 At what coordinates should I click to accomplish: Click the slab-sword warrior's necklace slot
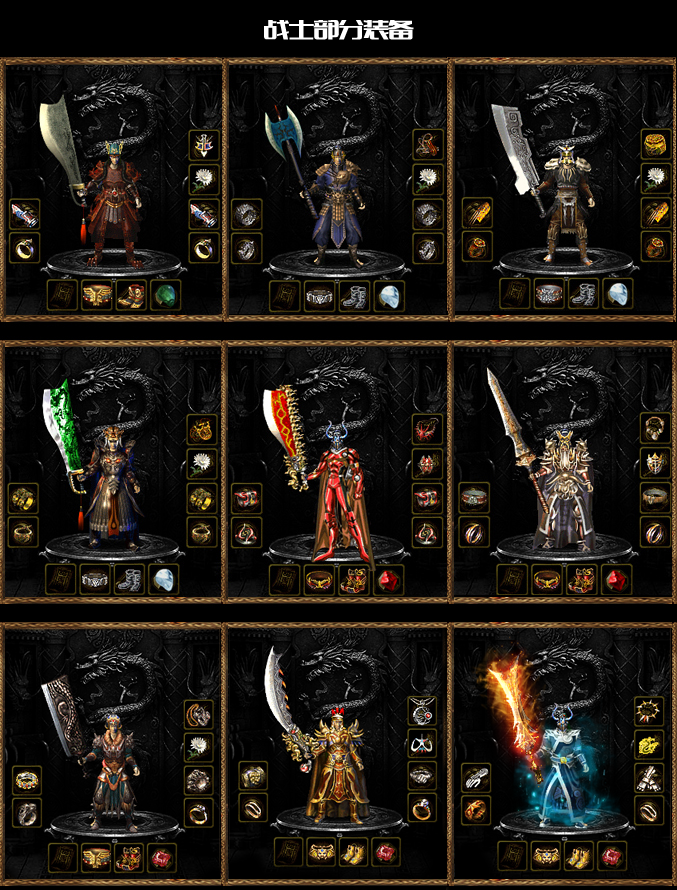199,714
